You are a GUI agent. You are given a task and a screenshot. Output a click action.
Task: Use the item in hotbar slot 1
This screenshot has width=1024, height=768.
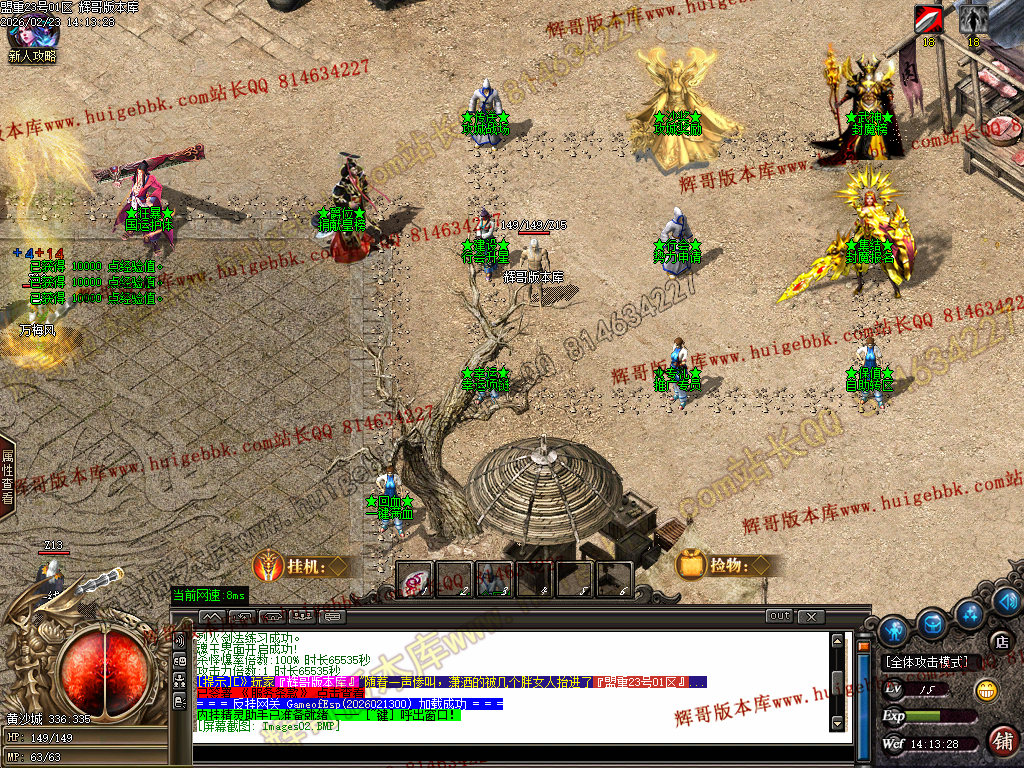coord(414,580)
